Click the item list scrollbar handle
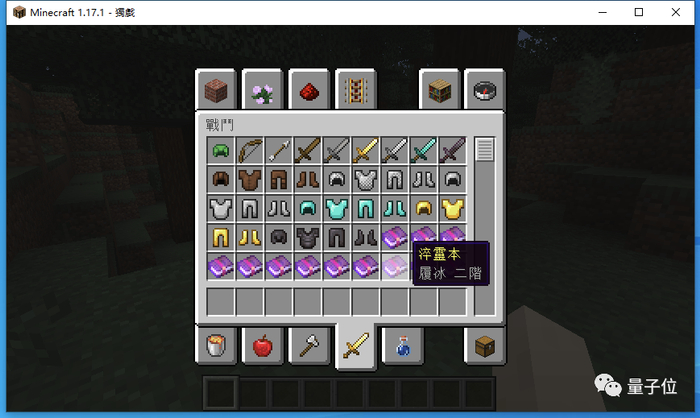 (485, 151)
